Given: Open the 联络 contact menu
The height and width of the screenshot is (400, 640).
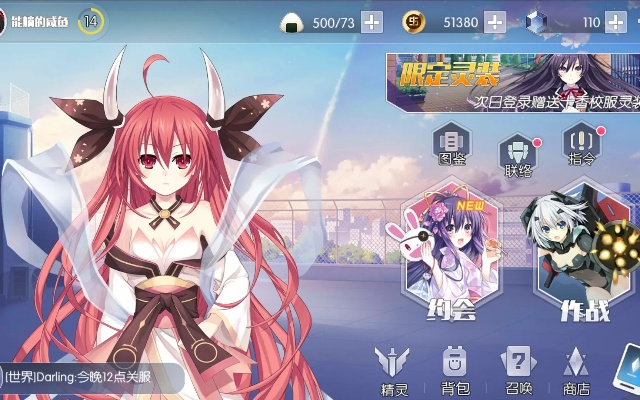Looking at the screenshot, I should (x=518, y=158).
